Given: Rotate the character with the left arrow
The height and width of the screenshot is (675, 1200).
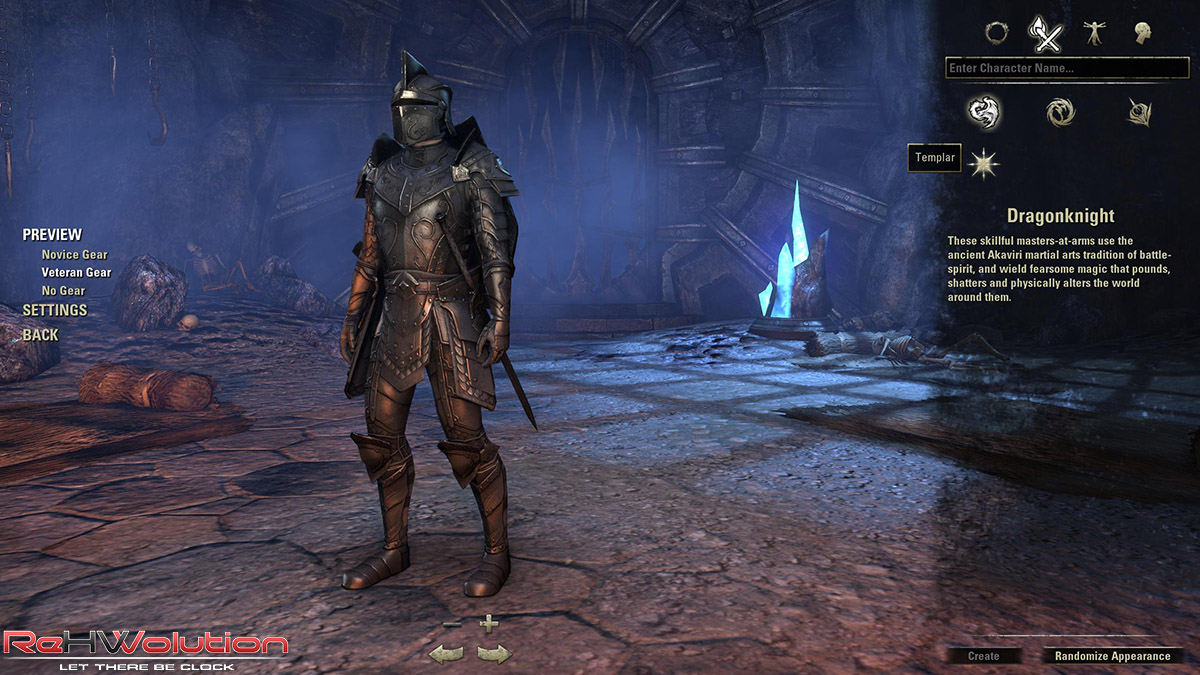Looking at the screenshot, I should (x=446, y=654).
